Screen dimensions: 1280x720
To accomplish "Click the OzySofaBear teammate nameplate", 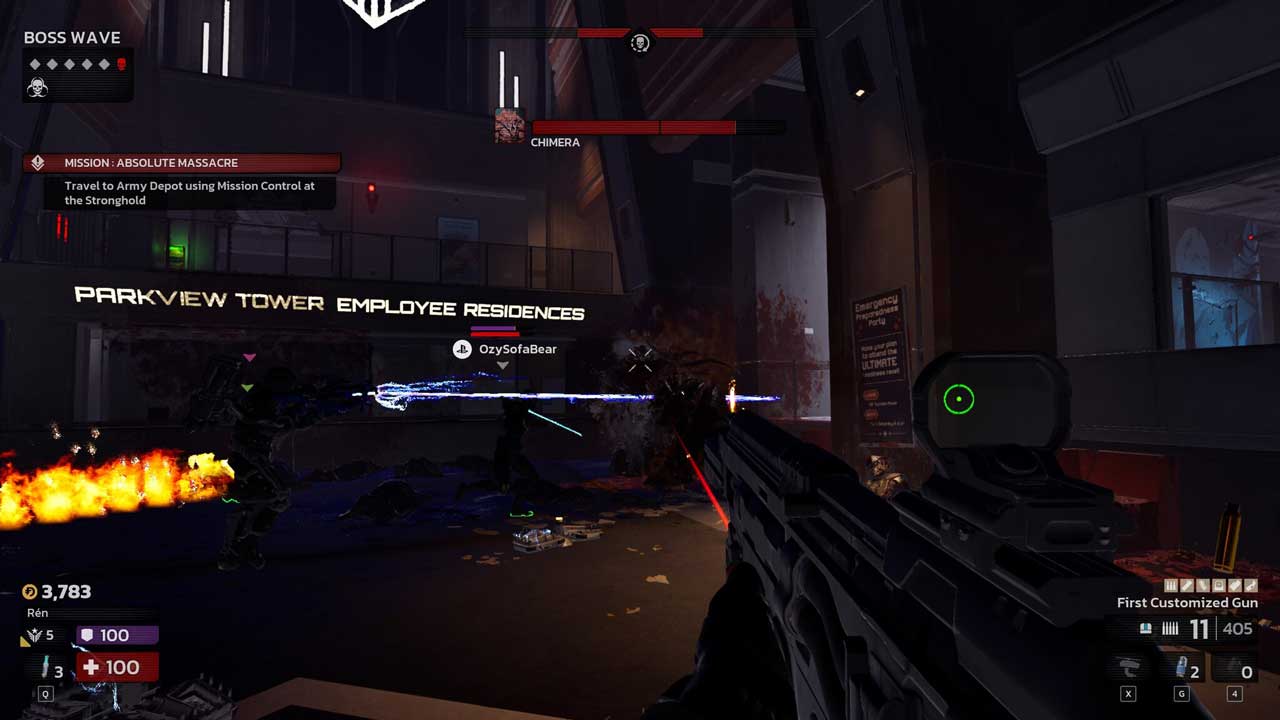I will point(506,349).
